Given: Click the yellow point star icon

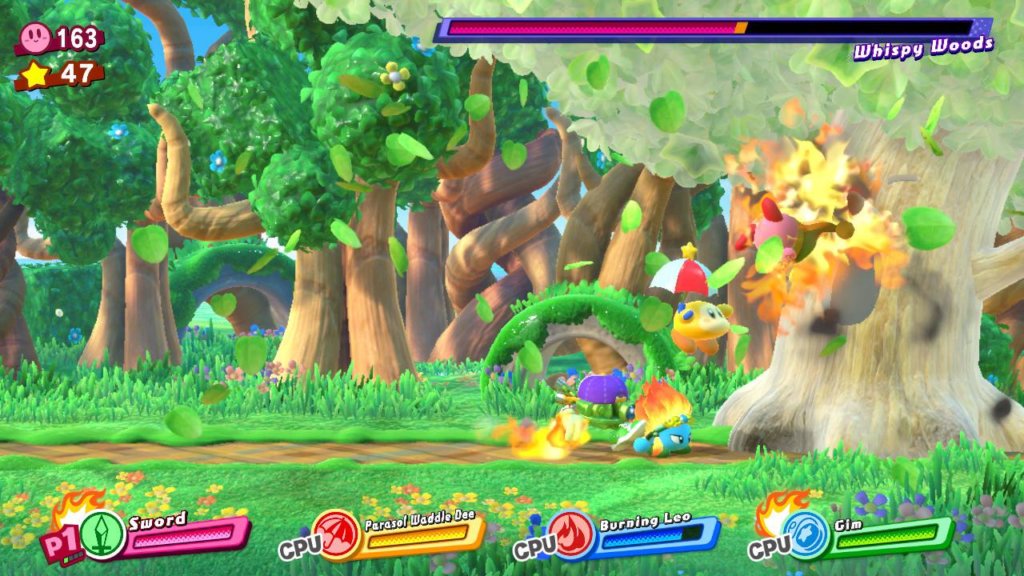Looking at the screenshot, I should (x=33, y=75).
